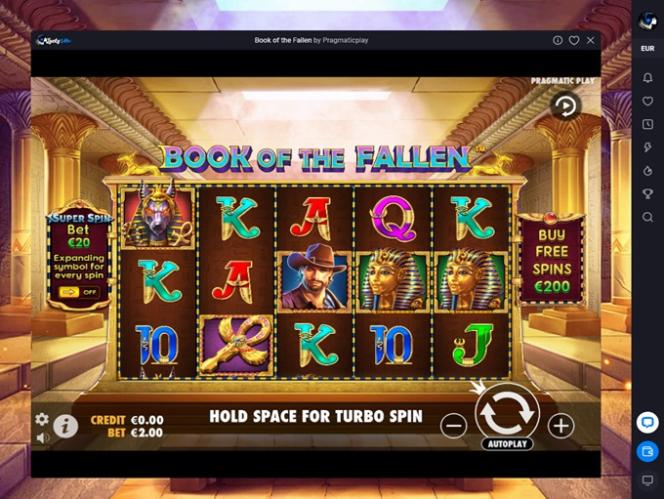Click the Pragmatic Play replay icon
The width and height of the screenshot is (664, 499).
point(566,104)
